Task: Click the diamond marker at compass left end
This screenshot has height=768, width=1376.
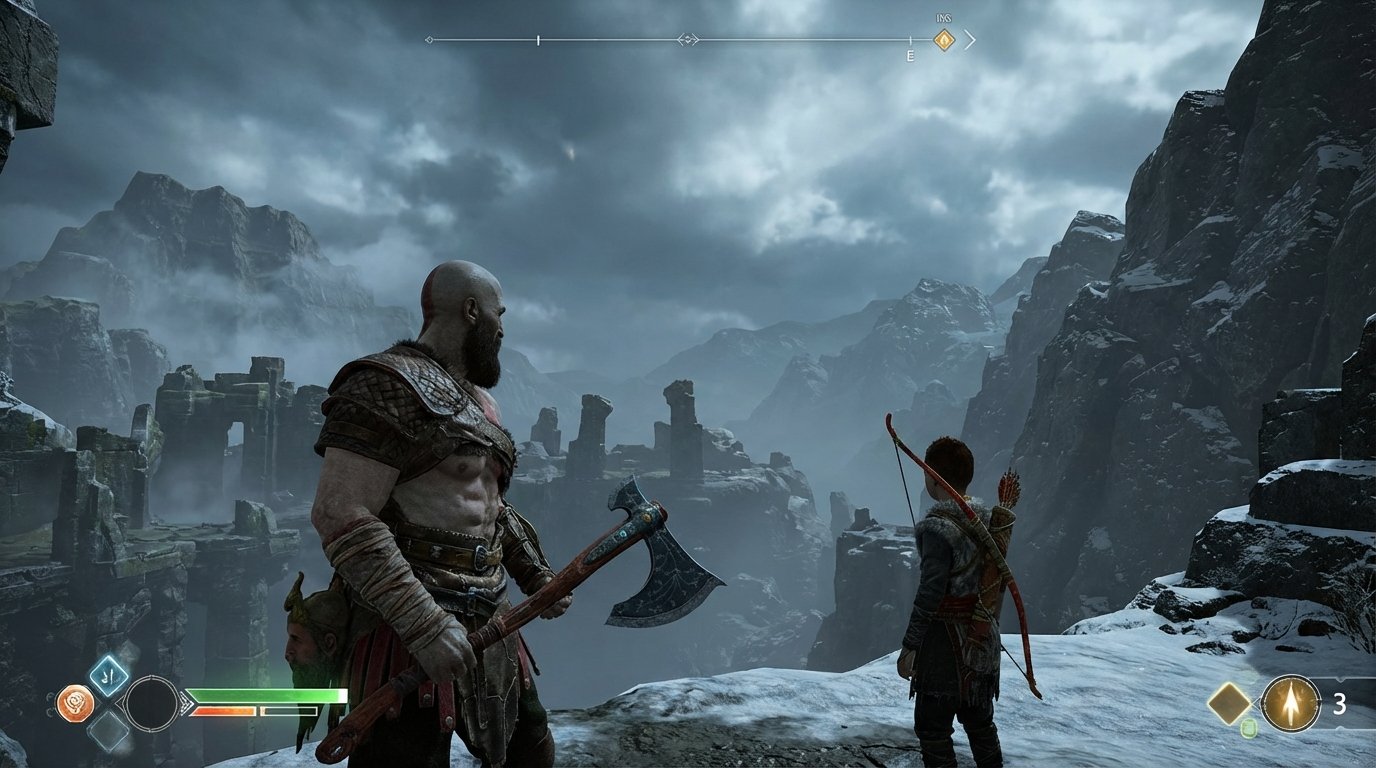Action: 429,39
